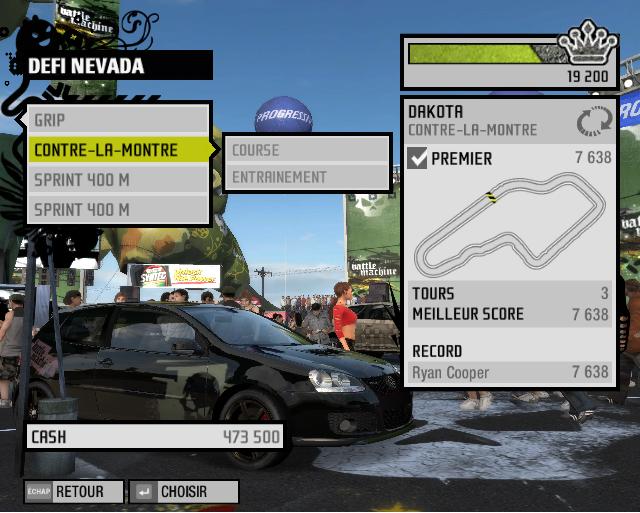
Task: Confirm with the CHOISIR button
Action: pyautogui.click(x=185, y=492)
